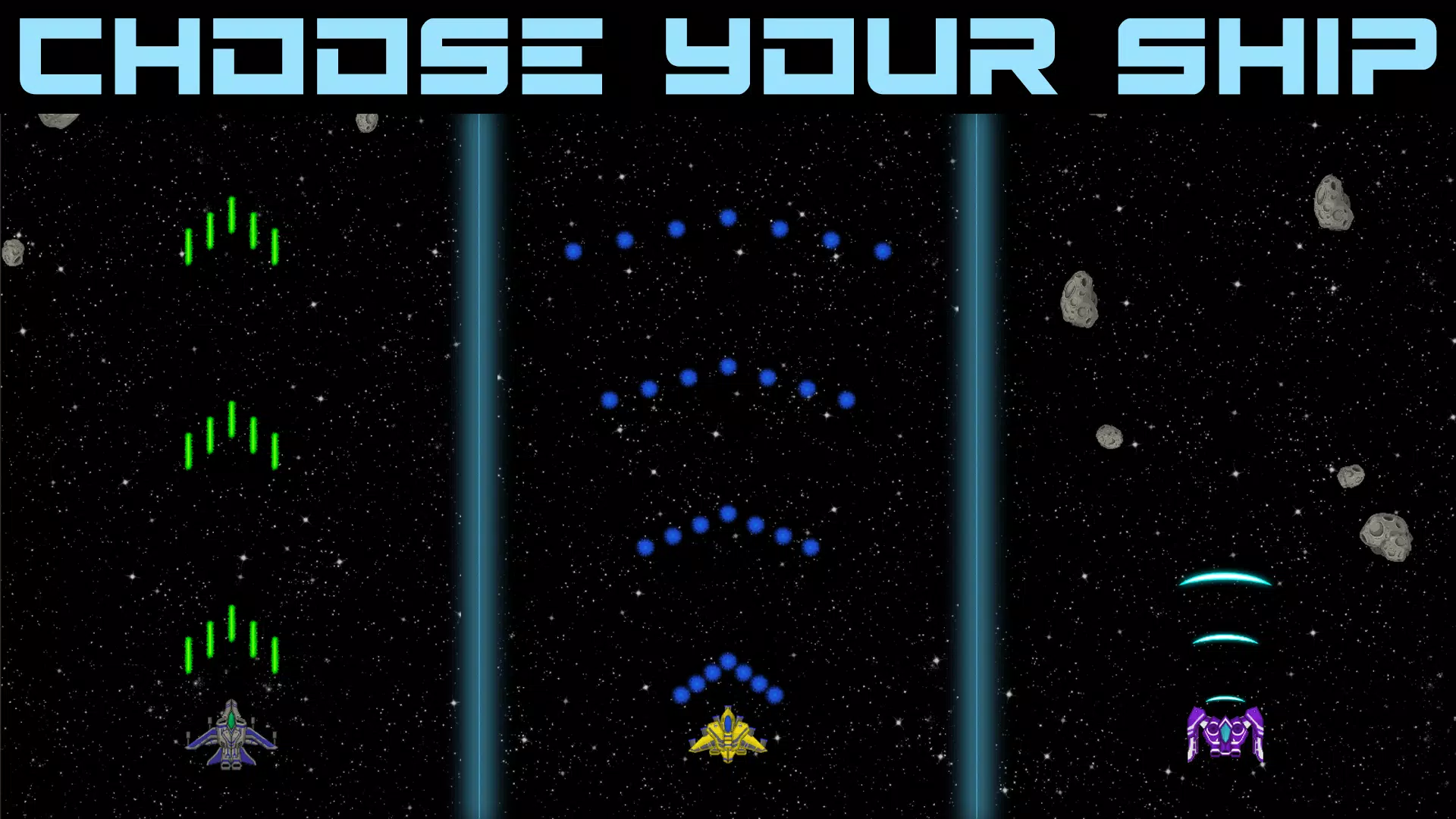Pick the purple ship with cyan waves
The height and width of the screenshot is (819, 1456).
pos(1225,733)
